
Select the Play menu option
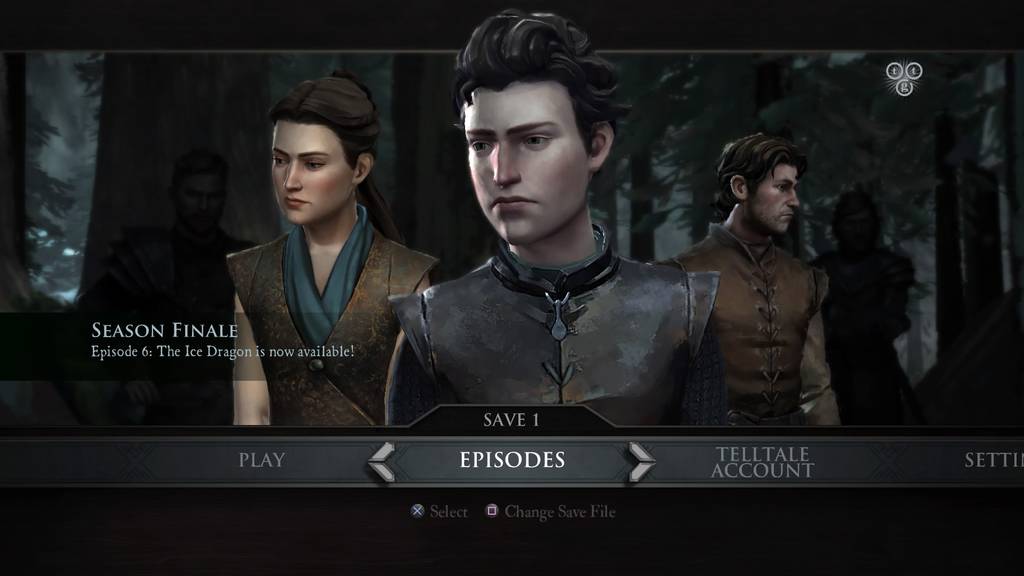click(x=261, y=460)
